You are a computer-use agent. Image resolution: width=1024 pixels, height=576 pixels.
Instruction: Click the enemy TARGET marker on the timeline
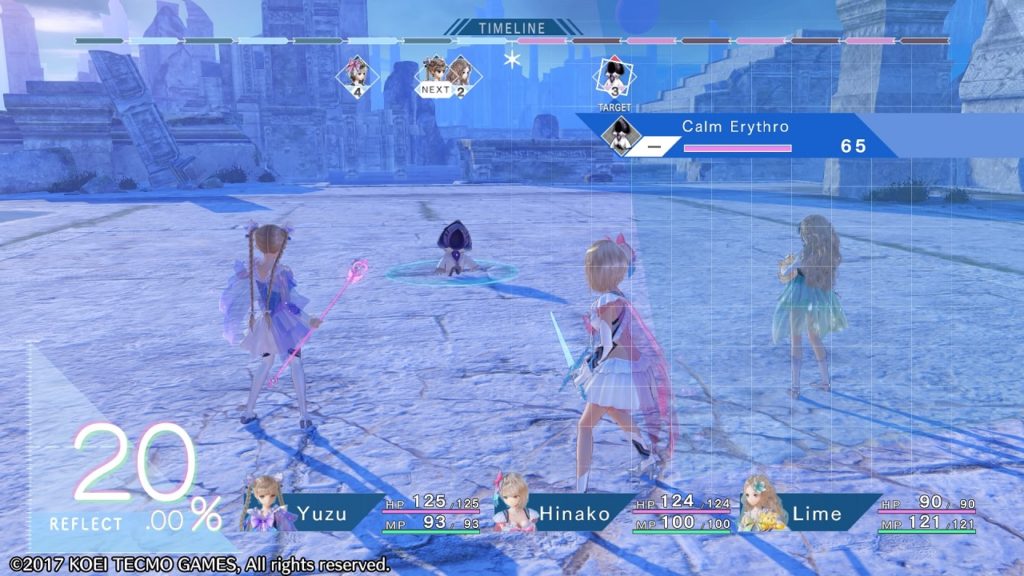tap(615, 78)
